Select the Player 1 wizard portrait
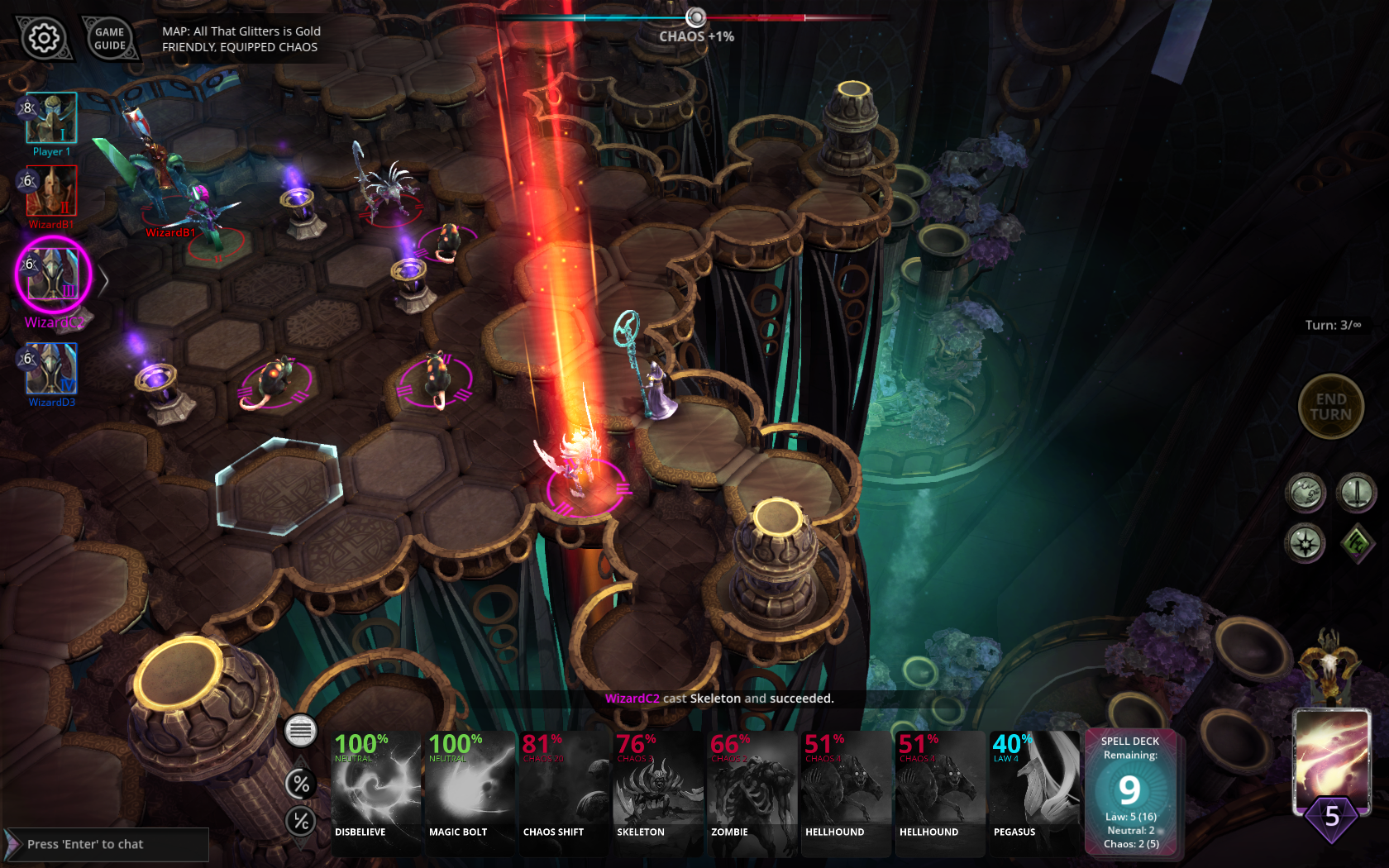Screen dimensions: 1389x868 (x=51, y=118)
